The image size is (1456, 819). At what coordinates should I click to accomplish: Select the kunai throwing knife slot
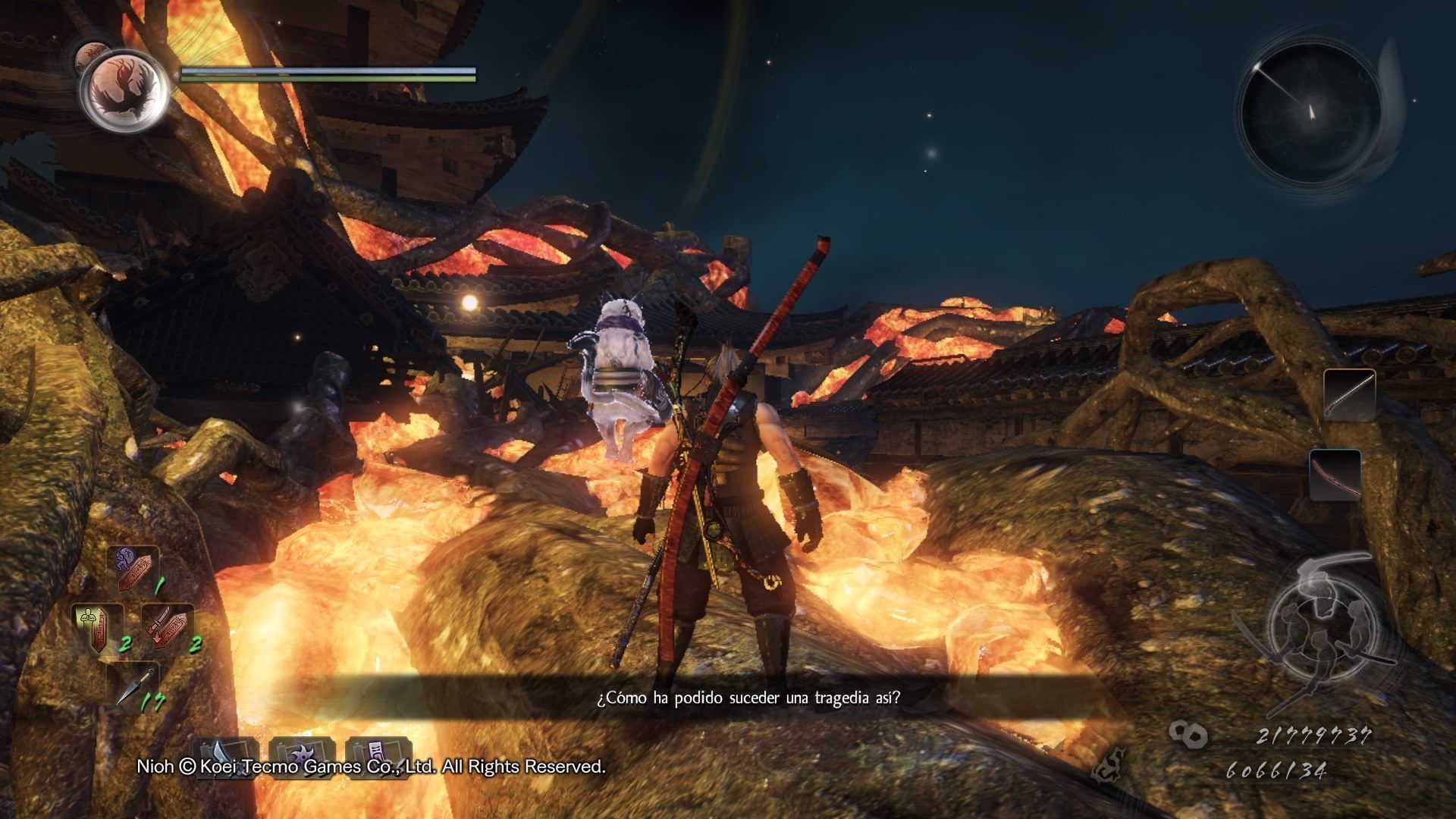coord(133,686)
